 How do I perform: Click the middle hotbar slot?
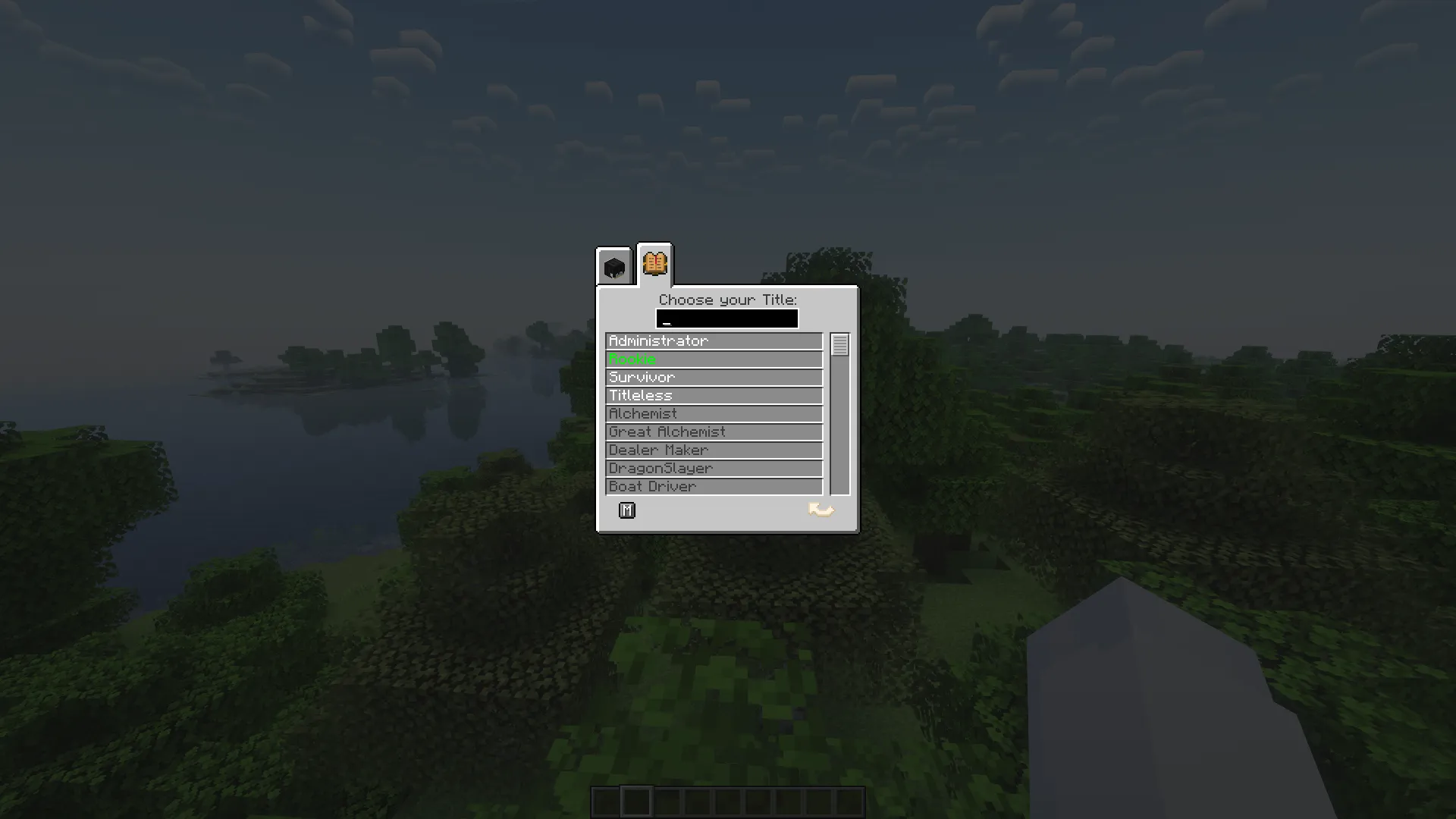click(728, 801)
